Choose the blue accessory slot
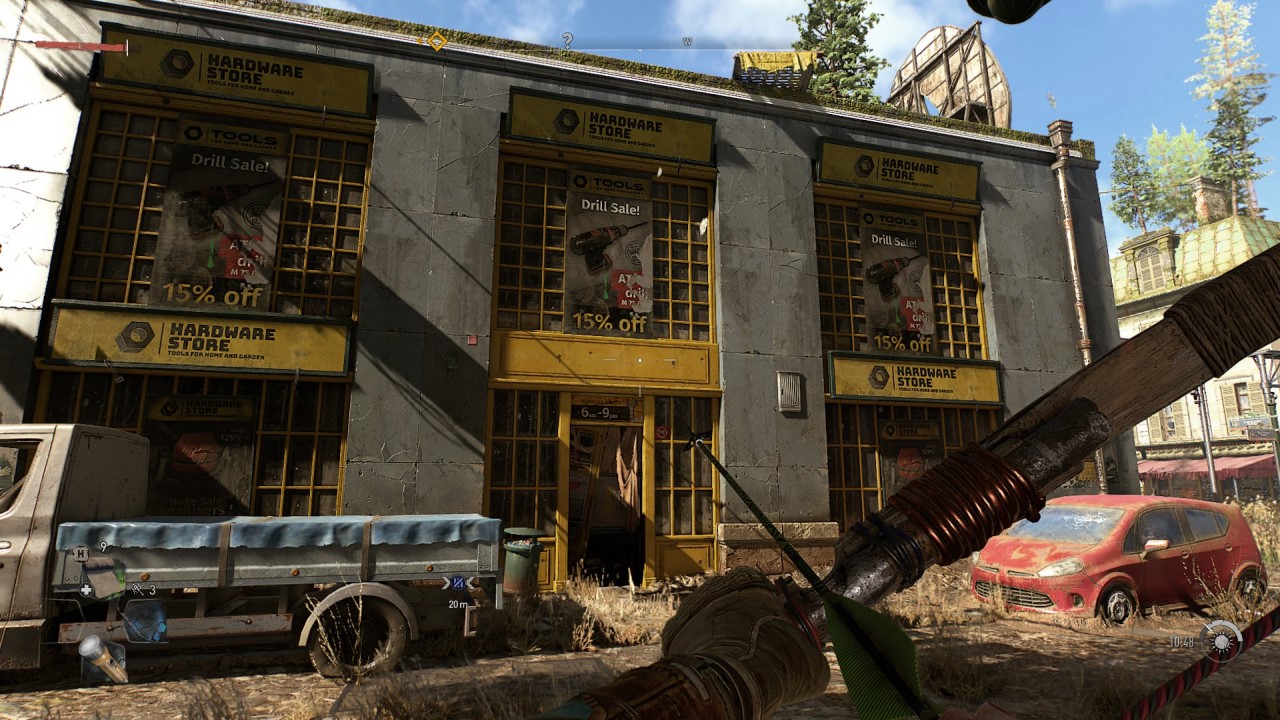1280x720 pixels. tap(146, 618)
